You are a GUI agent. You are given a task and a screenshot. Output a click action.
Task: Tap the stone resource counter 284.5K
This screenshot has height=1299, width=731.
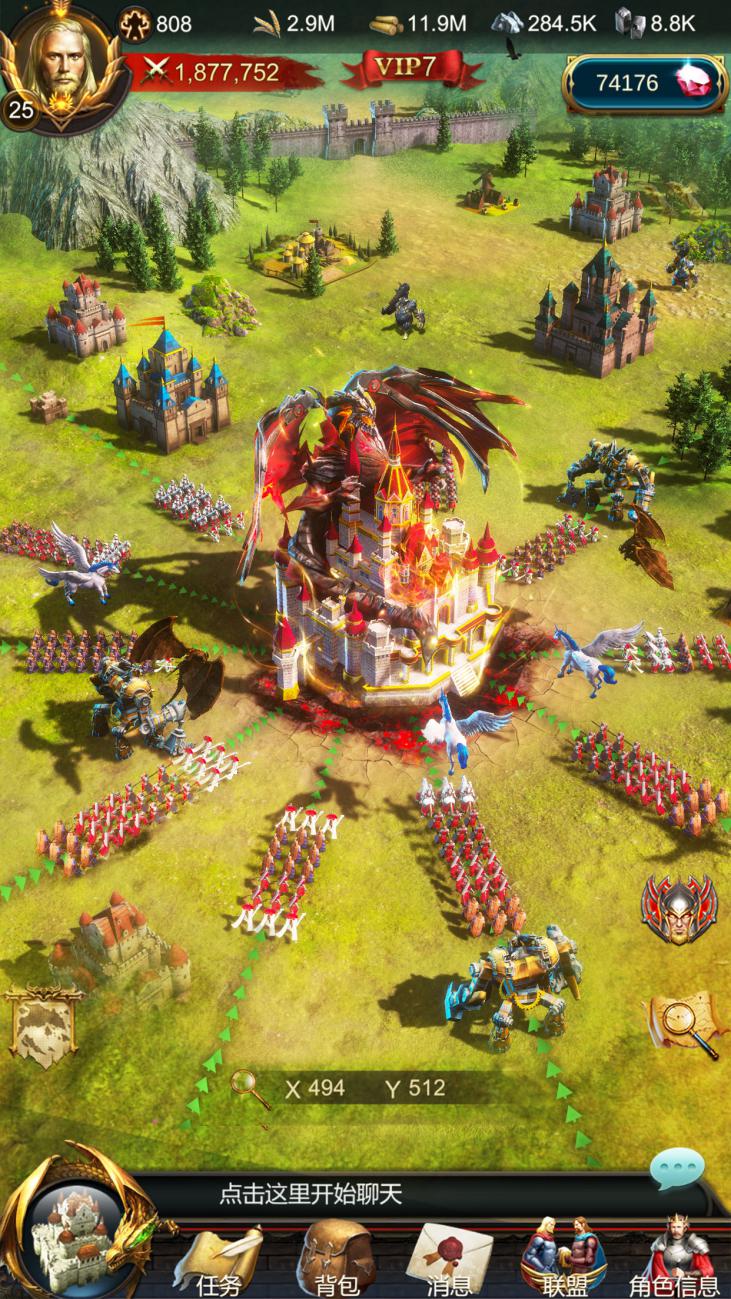tap(543, 23)
